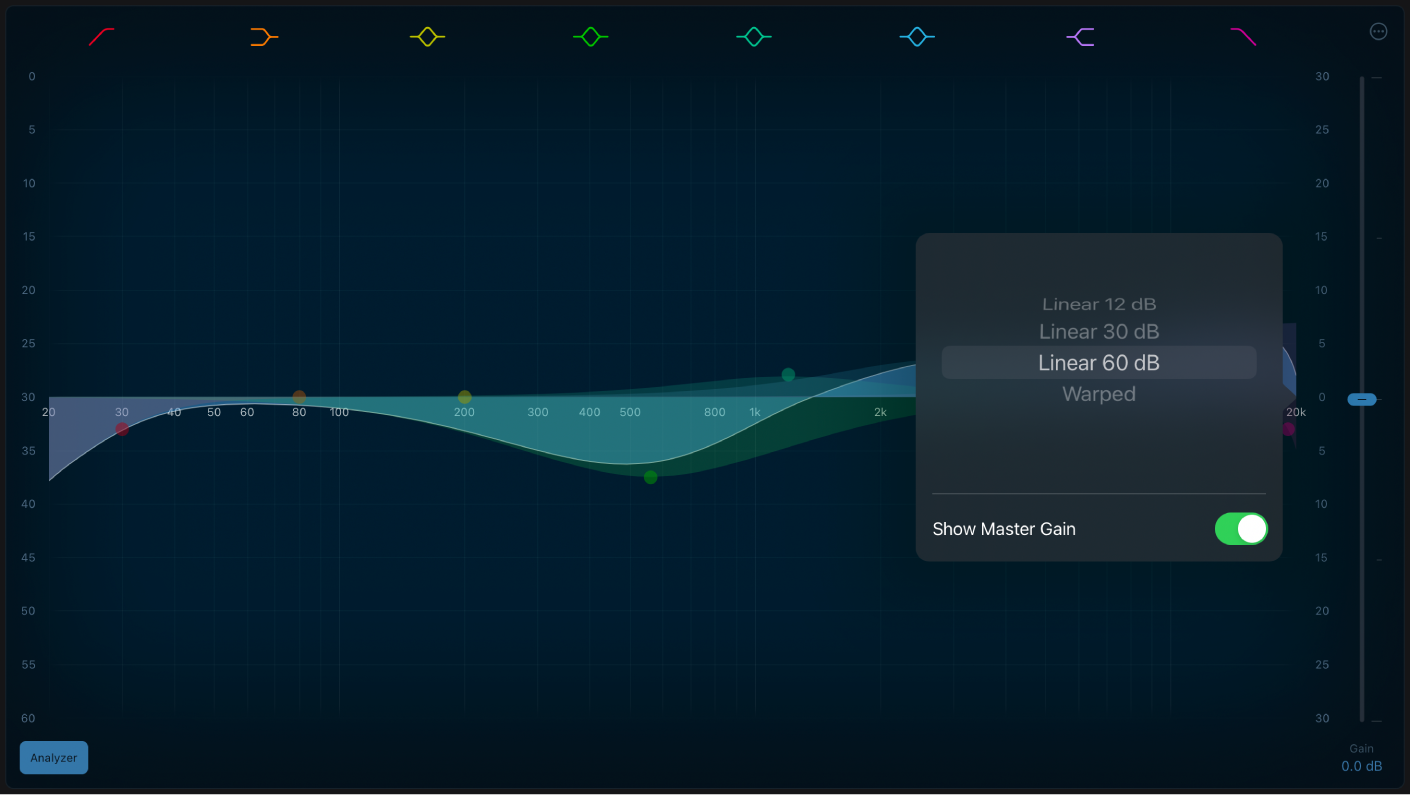The height and width of the screenshot is (796, 1410).
Task: Click the yellow parametric EQ band icon
Action: click(x=427, y=36)
